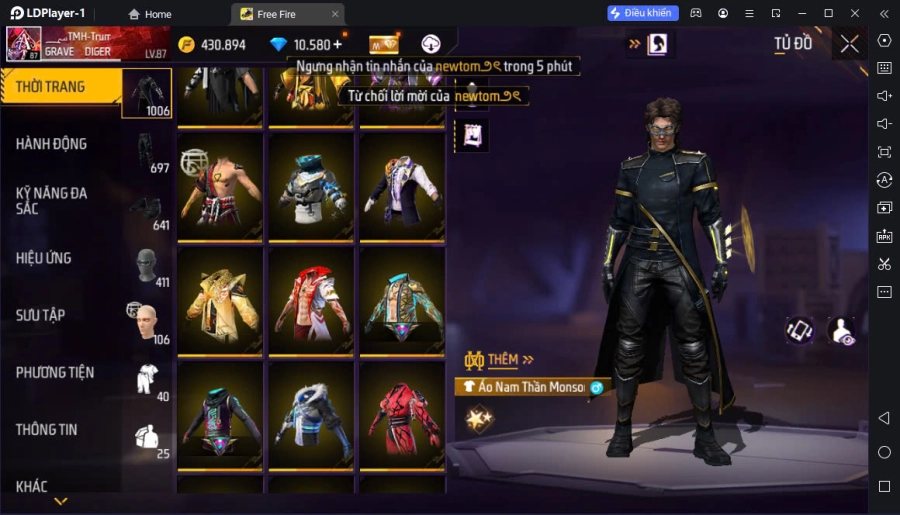
Task: Open the LDPlayer Home tab
Action: pos(150,14)
